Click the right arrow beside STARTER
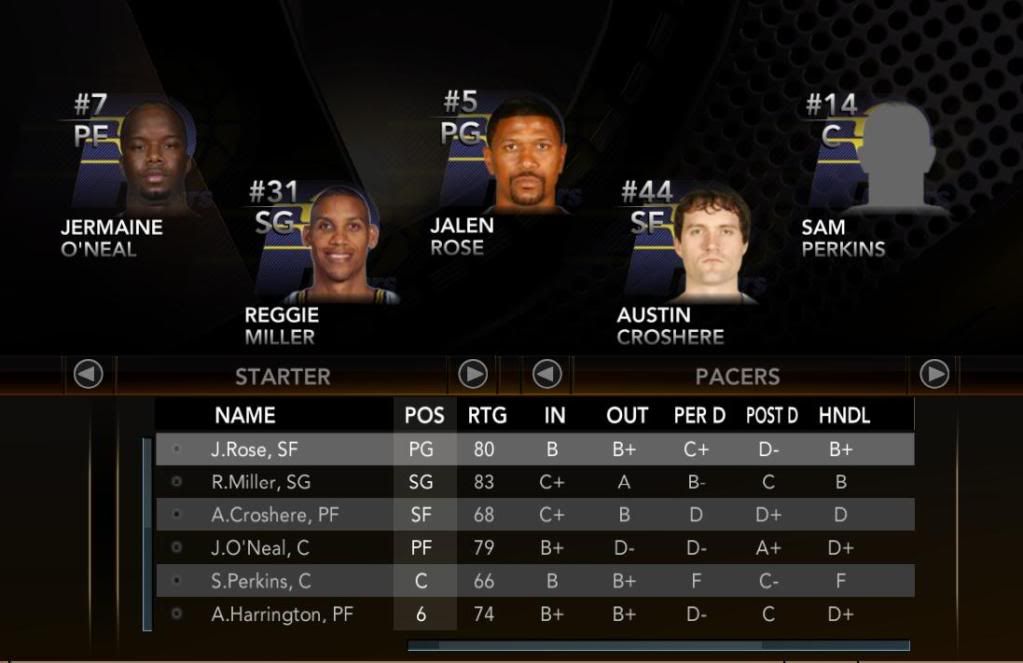Image resolution: width=1023 pixels, height=663 pixels. [473, 375]
